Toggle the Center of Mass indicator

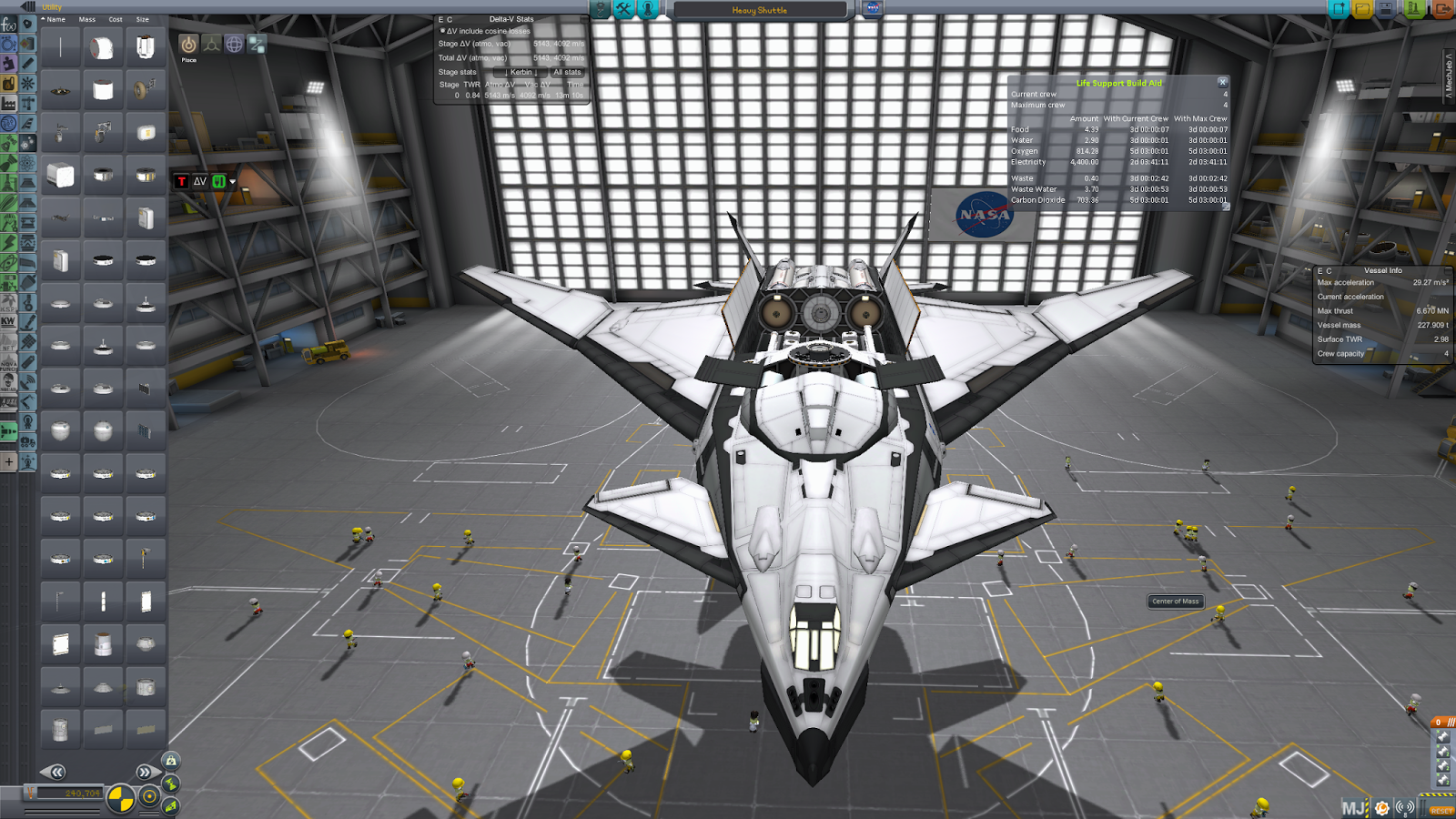click(1176, 602)
